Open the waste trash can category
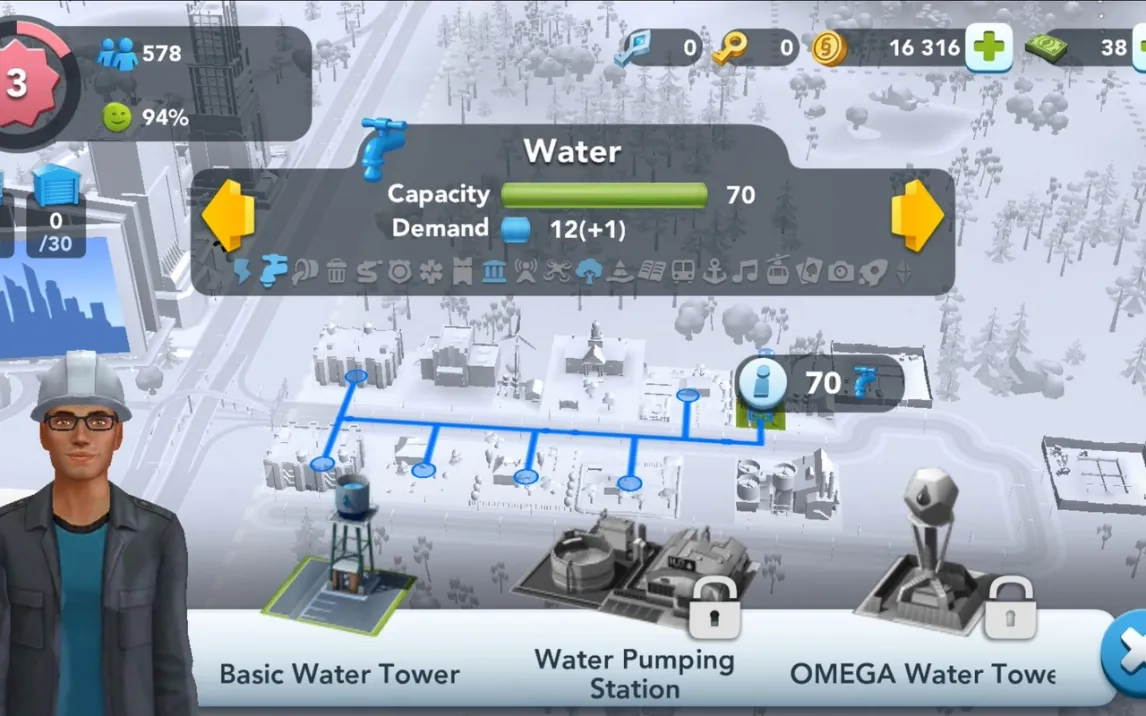1146x716 pixels. click(x=336, y=271)
